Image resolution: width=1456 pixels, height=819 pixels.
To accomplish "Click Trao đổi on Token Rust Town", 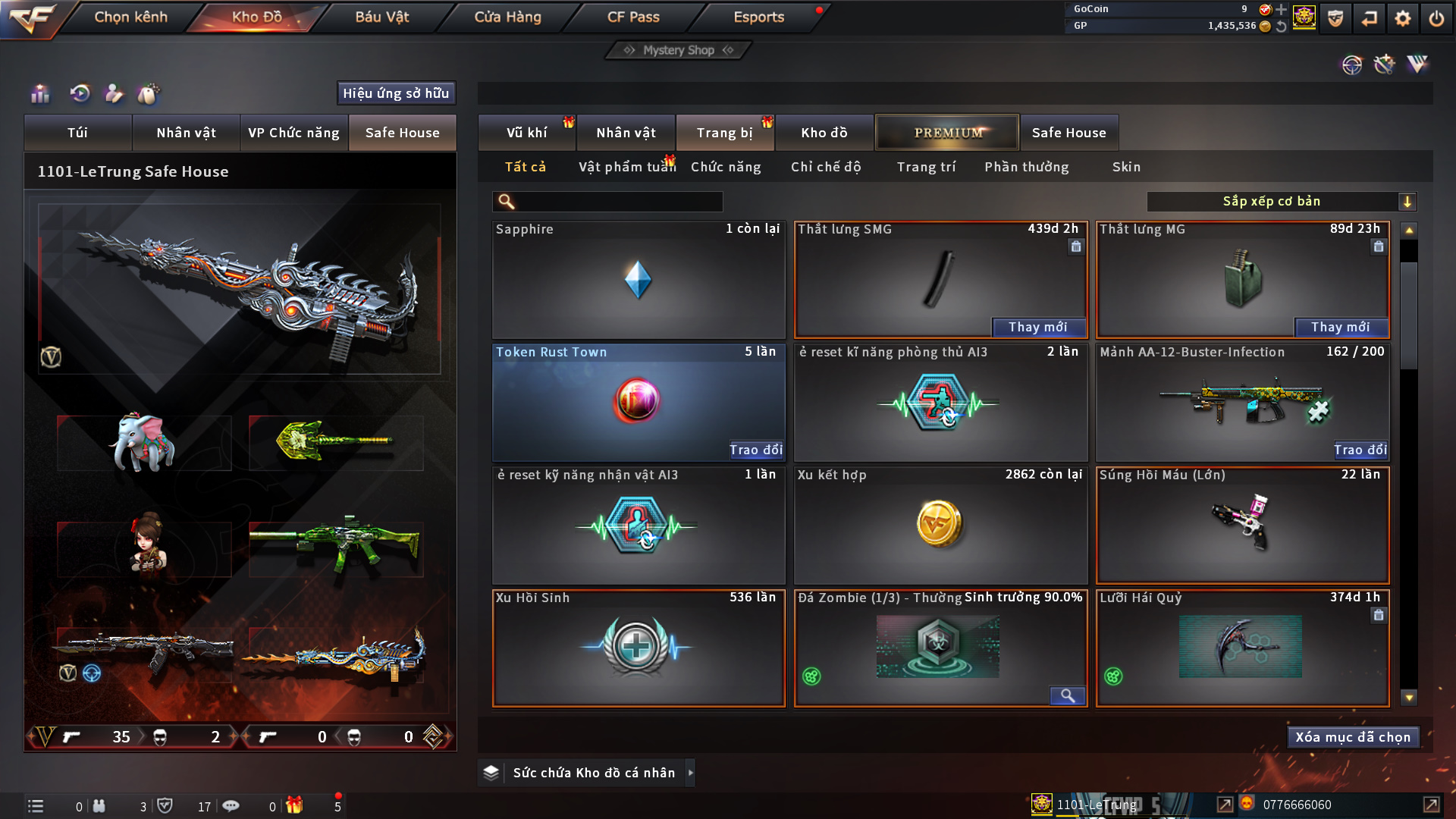I will [x=756, y=450].
